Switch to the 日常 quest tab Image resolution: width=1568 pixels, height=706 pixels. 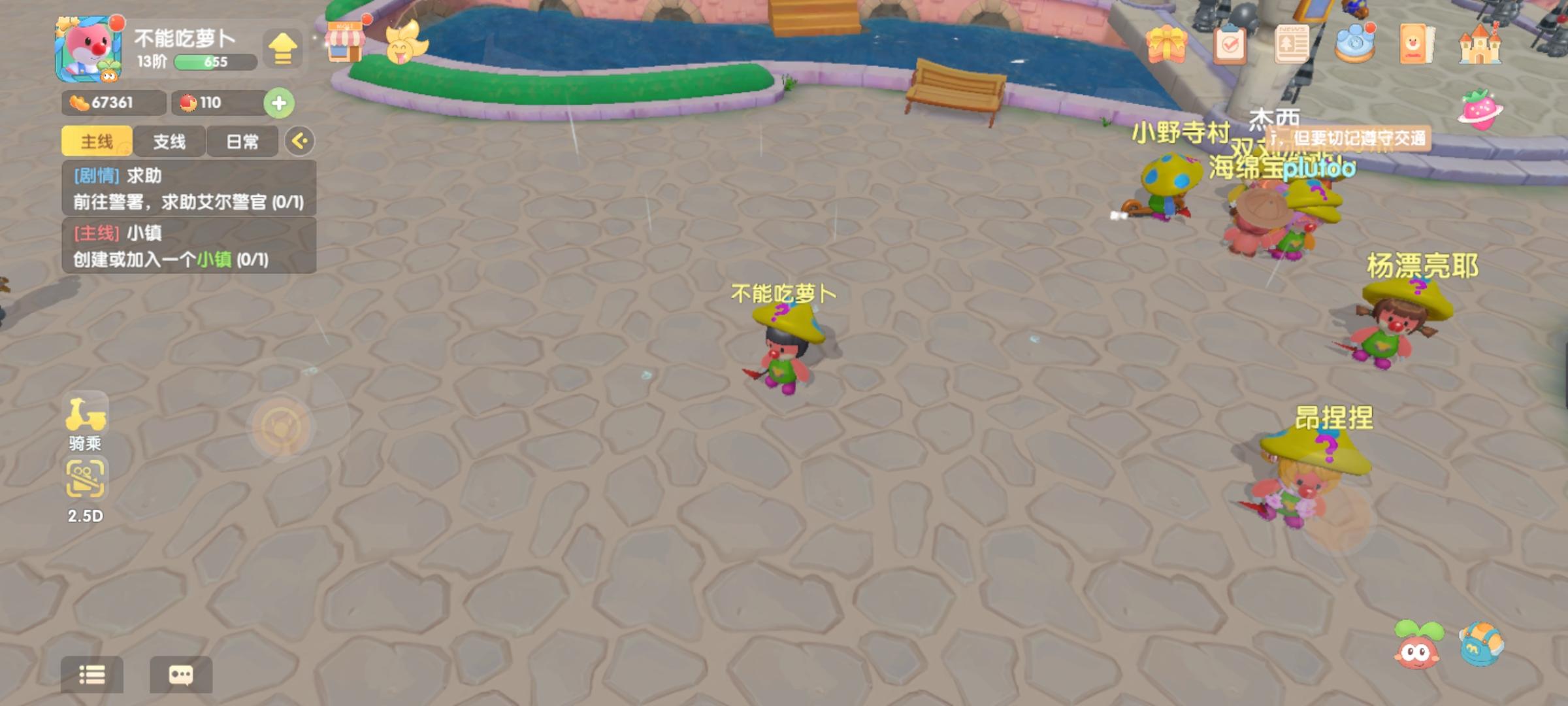point(242,141)
